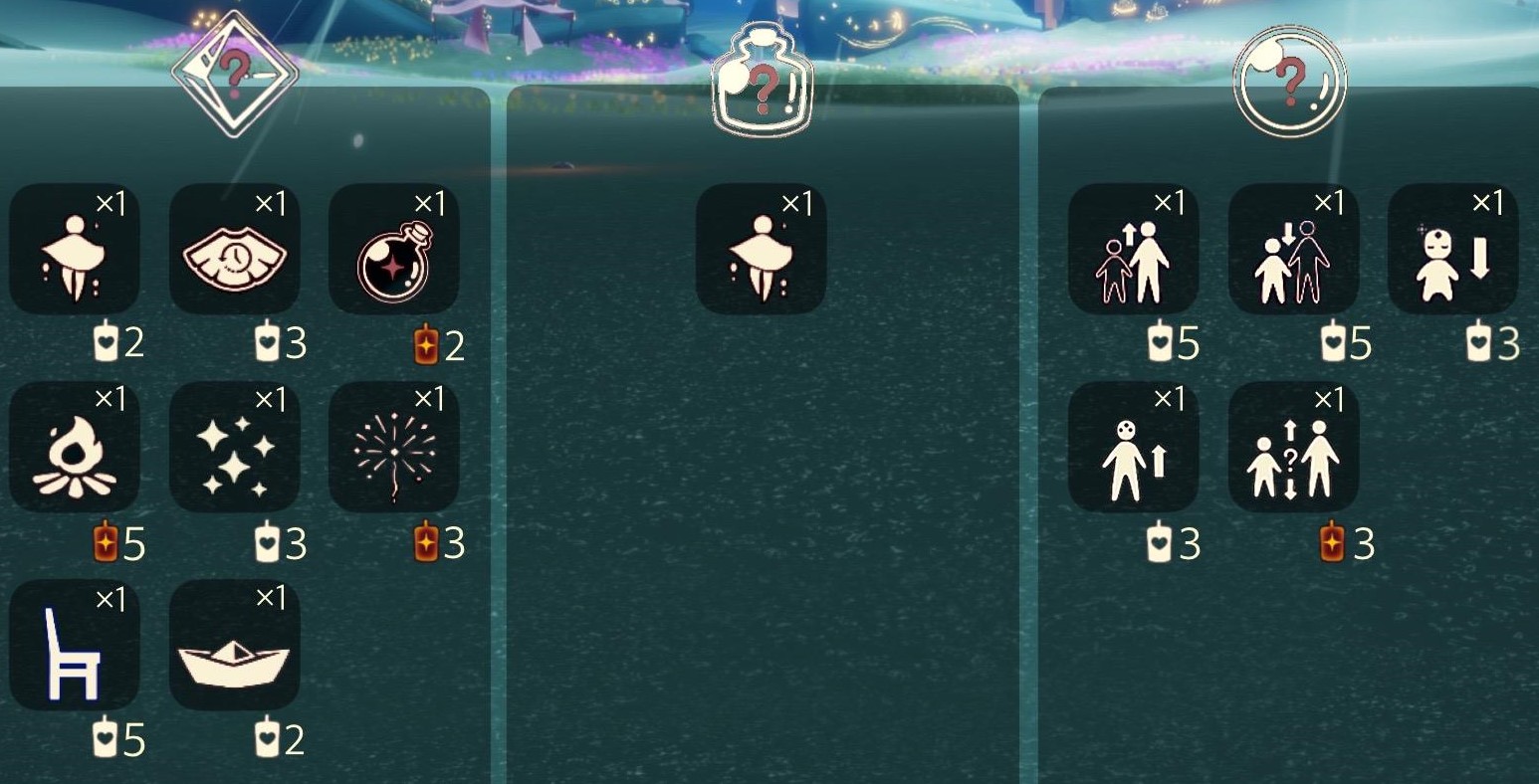This screenshot has width=1539, height=784.
Task: Click the 5-candle price under the campfire
Action: tap(119, 544)
